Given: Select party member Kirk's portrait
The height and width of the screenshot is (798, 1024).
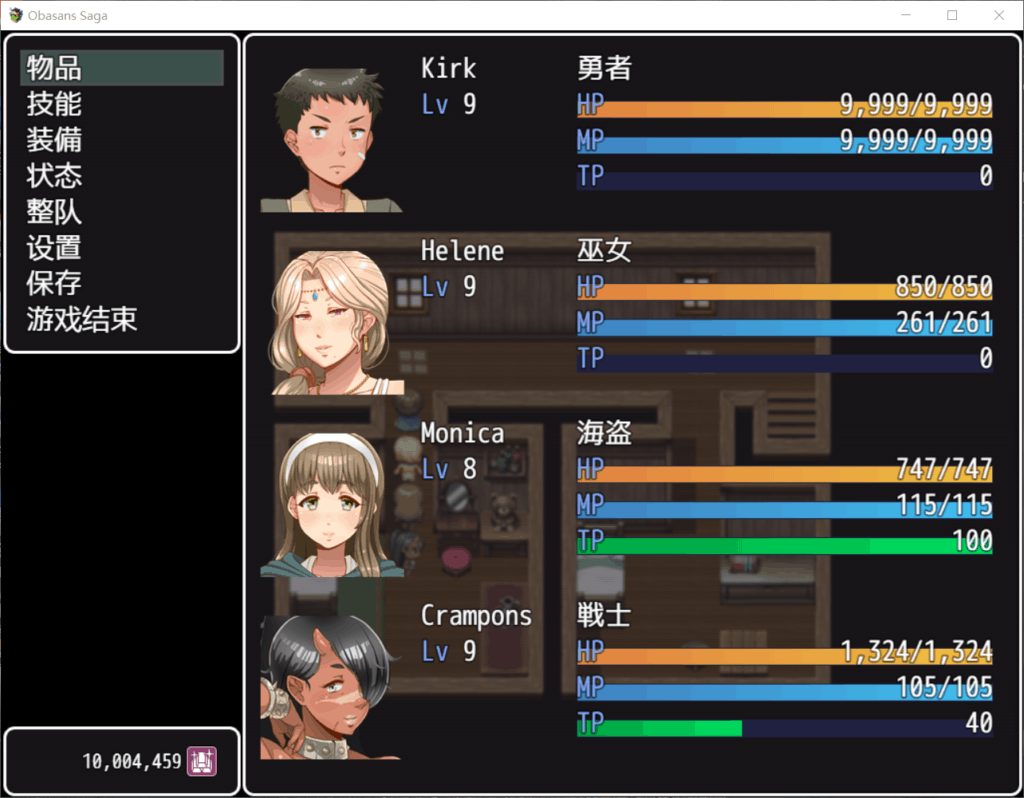Looking at the screenshot, I should (330, 140).
